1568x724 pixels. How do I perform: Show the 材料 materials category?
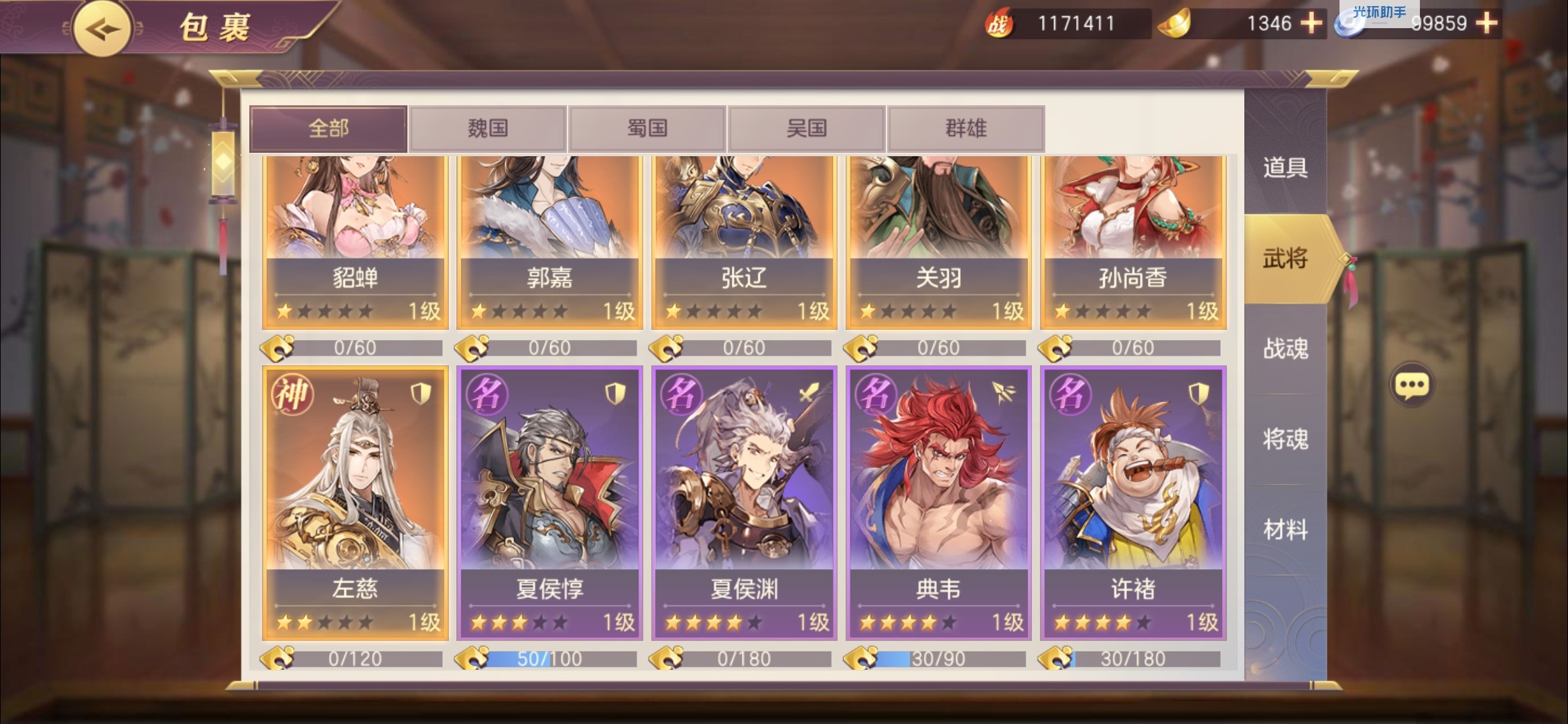pos(1285,530)
